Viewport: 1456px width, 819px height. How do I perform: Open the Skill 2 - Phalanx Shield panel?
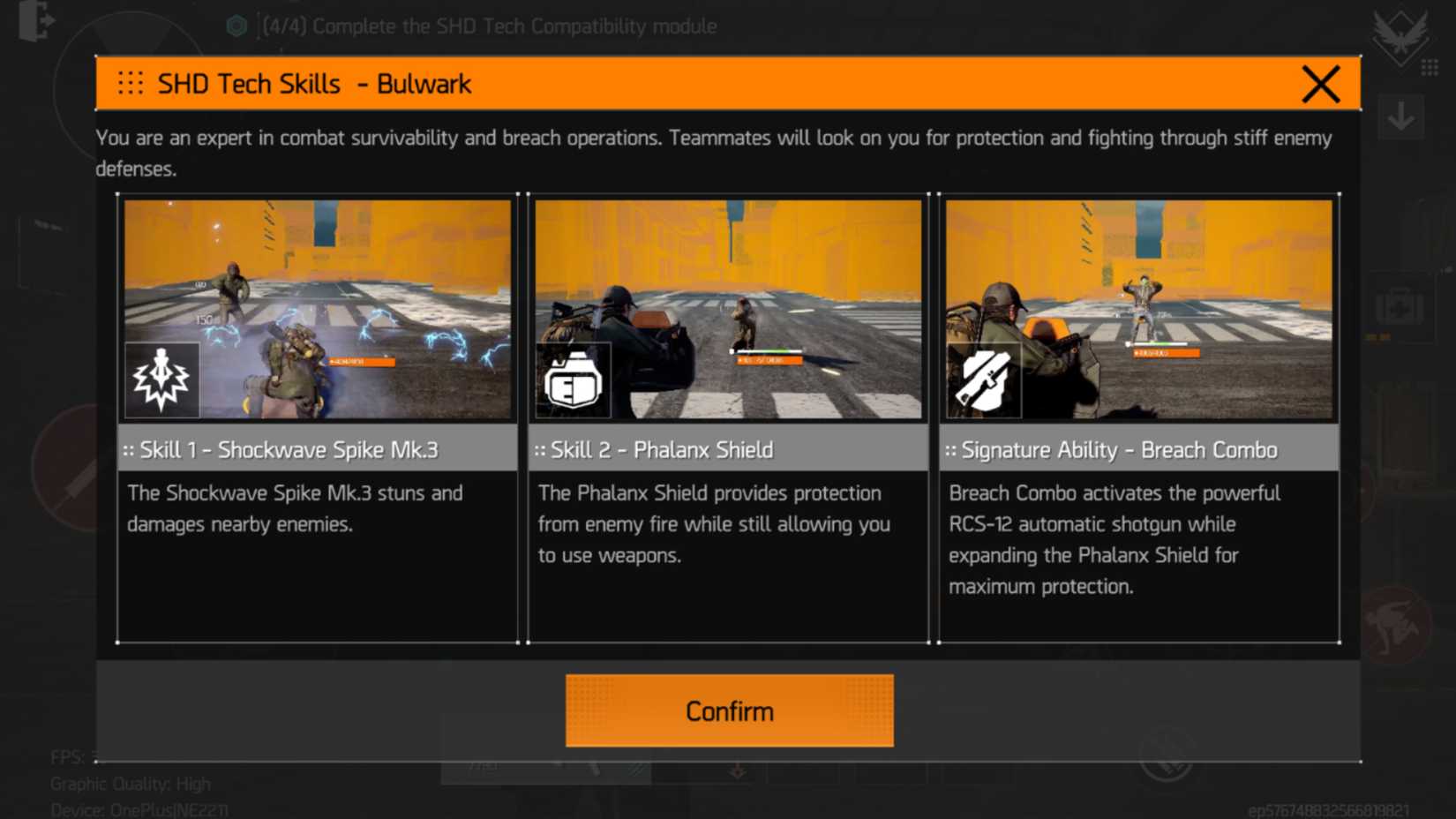[728, 448]
